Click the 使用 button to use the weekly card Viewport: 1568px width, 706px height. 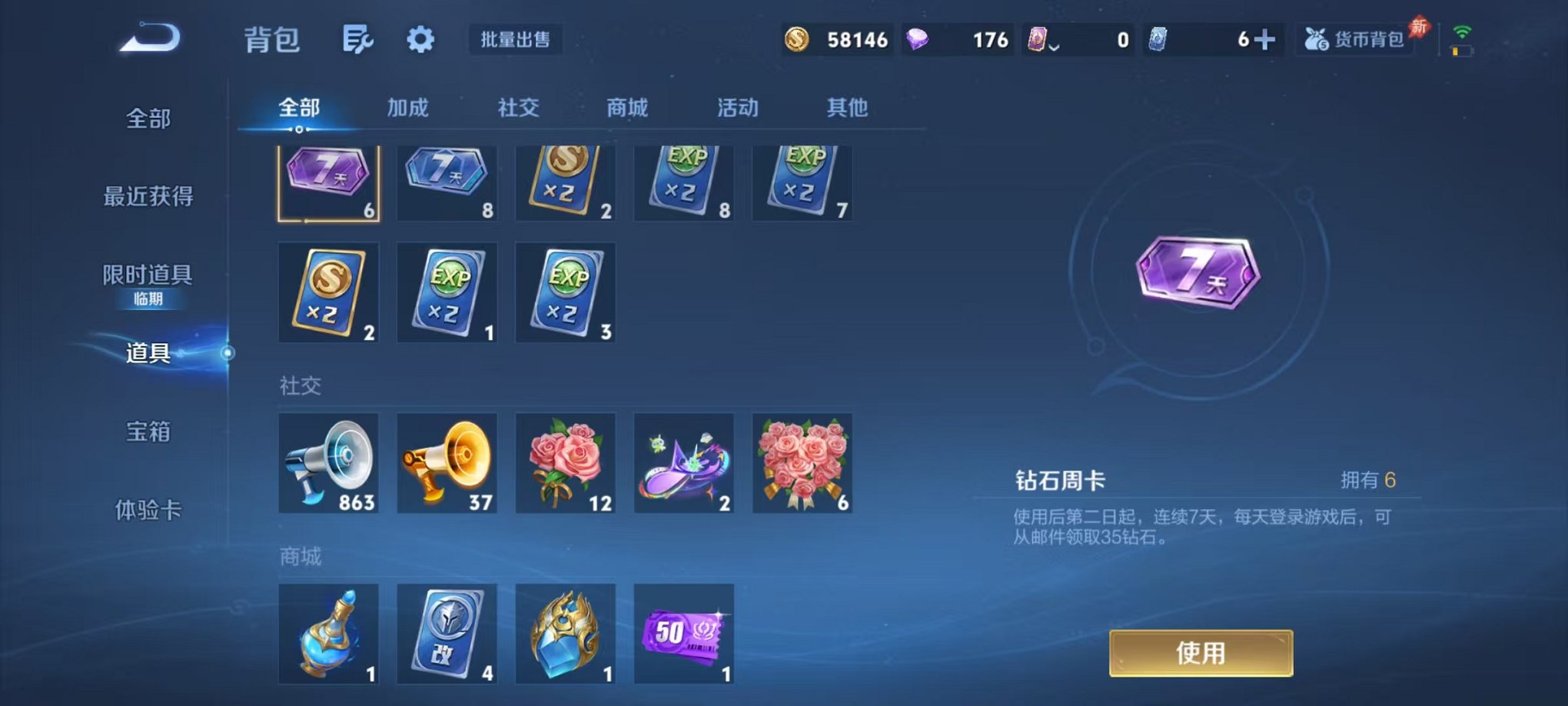(x=1203, y=651)
